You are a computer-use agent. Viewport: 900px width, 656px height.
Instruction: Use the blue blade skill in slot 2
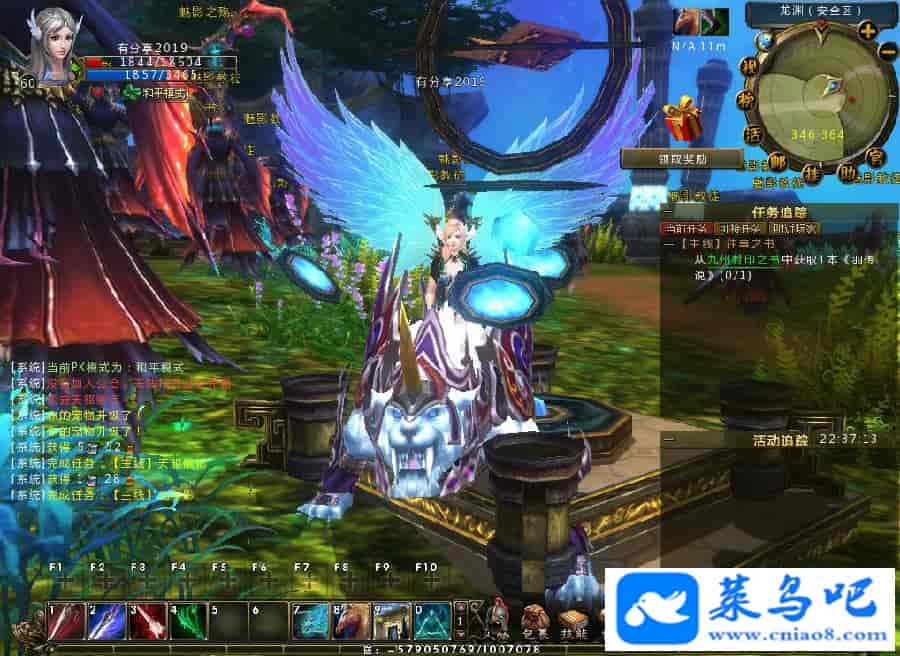pyautogui.click(x=106, y=621)
